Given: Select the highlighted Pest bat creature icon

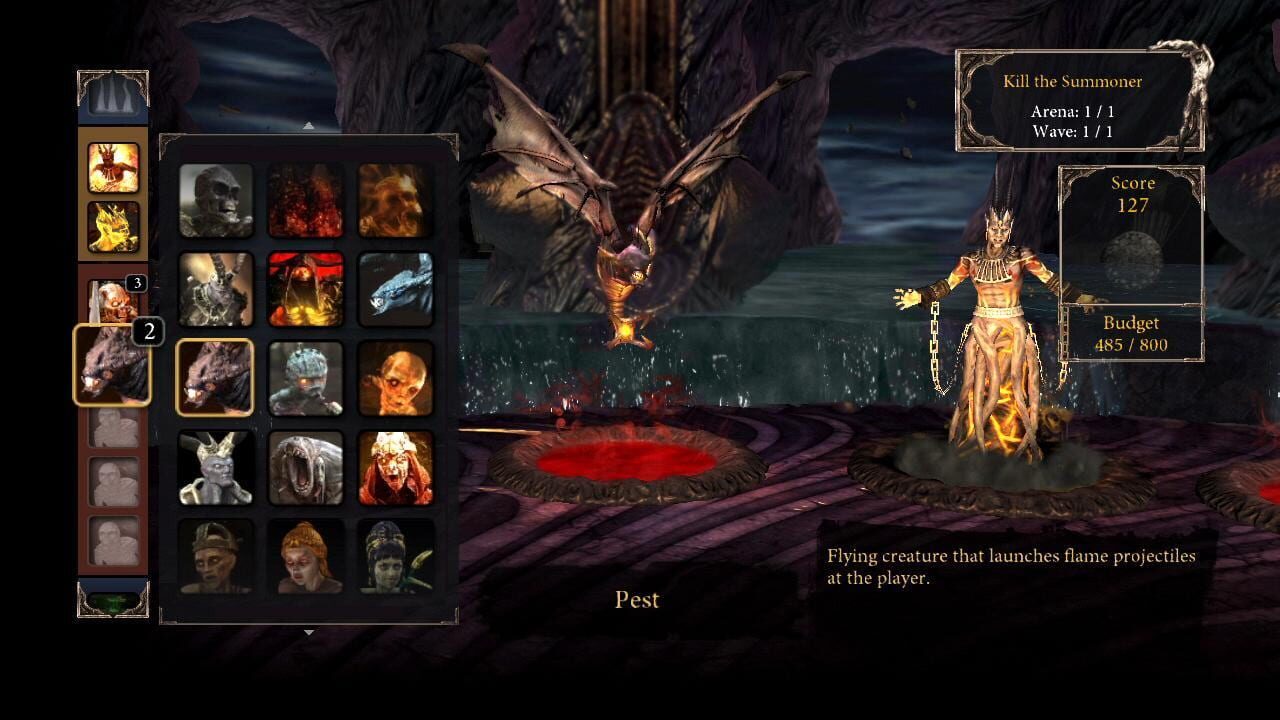Looking at the screenshot, I should [x=216, y=377].
